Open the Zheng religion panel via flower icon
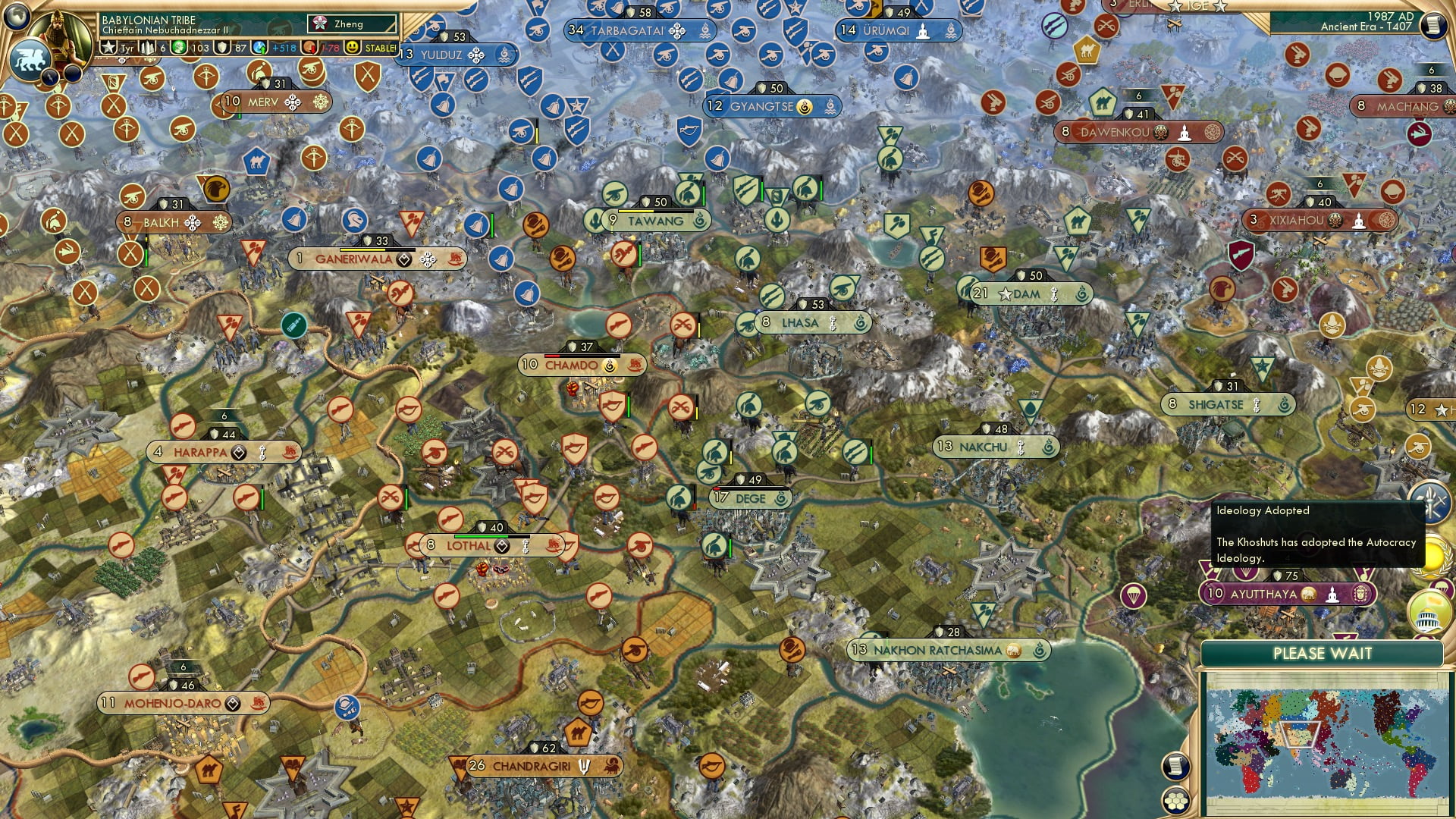 (318, 24)
